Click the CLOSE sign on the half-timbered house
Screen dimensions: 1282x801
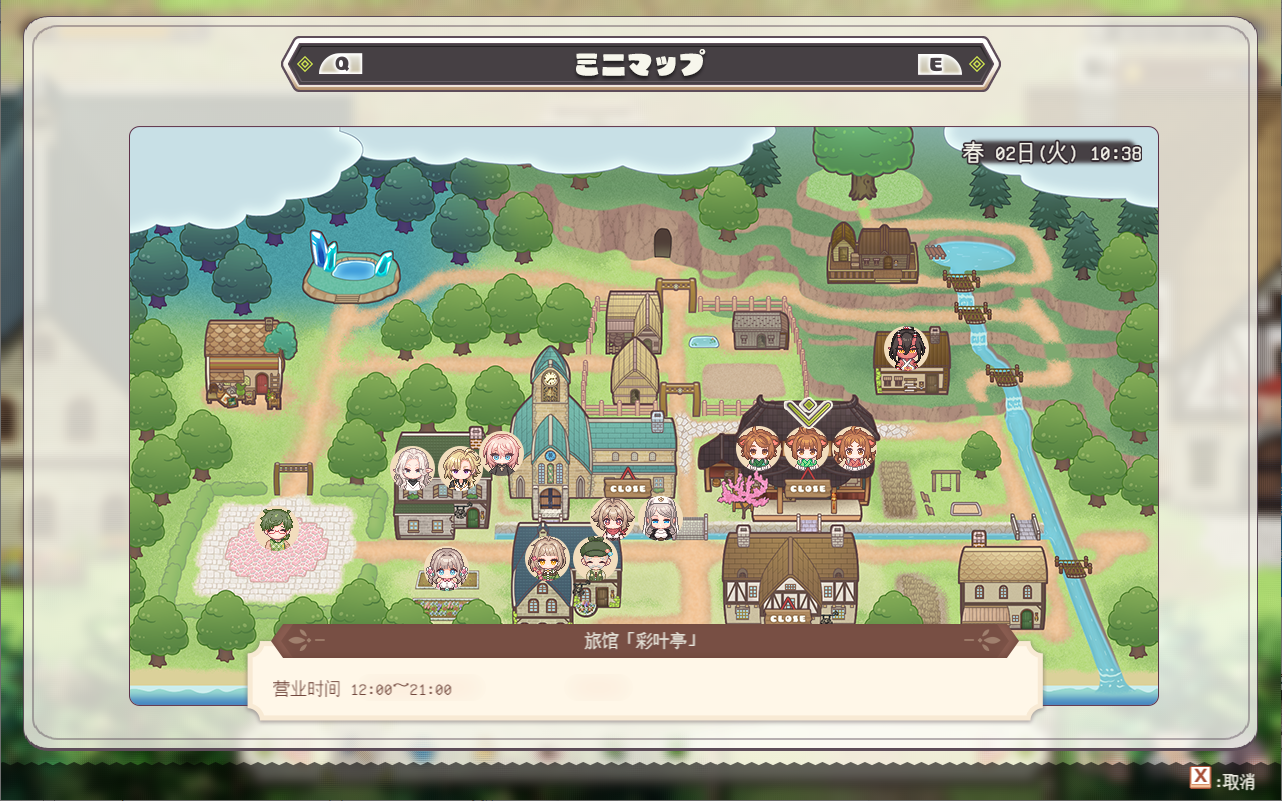(787, 617)
